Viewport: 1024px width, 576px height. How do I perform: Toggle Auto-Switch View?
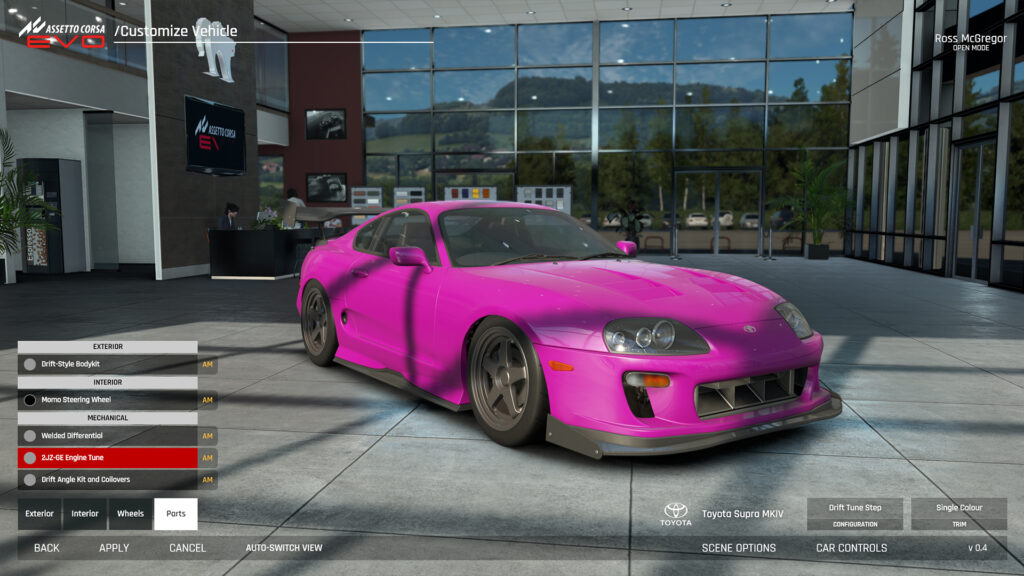[x=284, y=548]
